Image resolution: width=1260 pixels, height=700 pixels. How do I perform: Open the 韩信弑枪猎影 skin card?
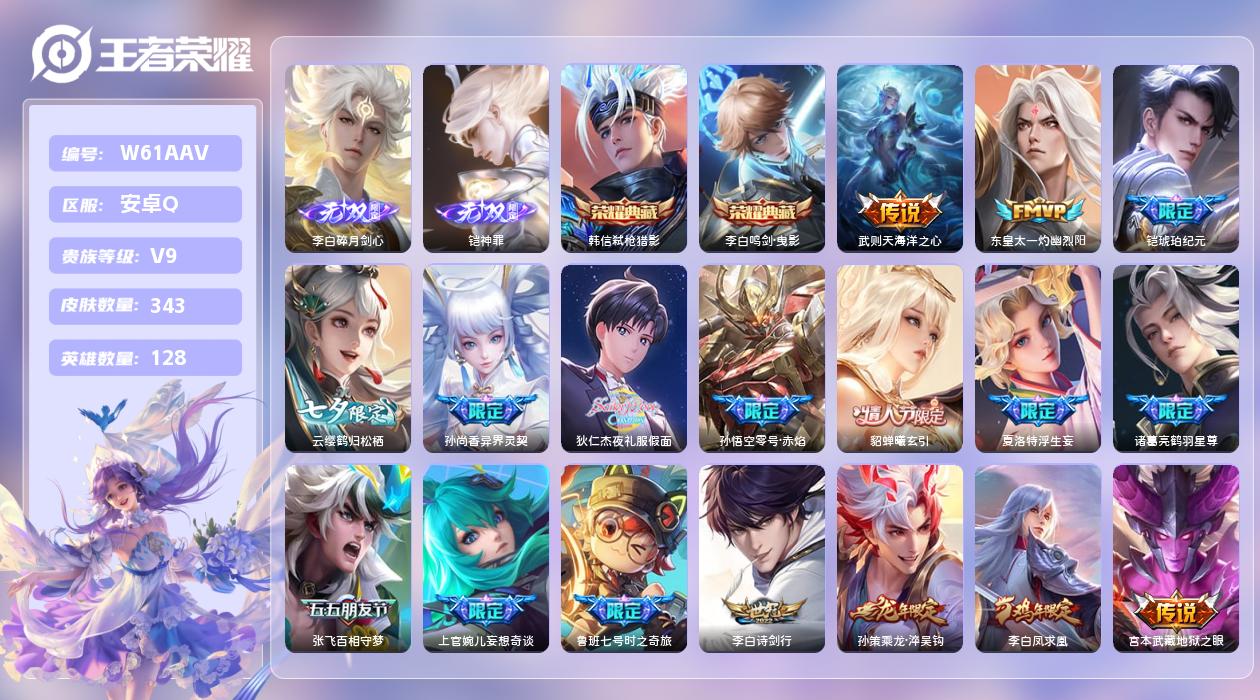pyautogui.click(x=624, y=158)
